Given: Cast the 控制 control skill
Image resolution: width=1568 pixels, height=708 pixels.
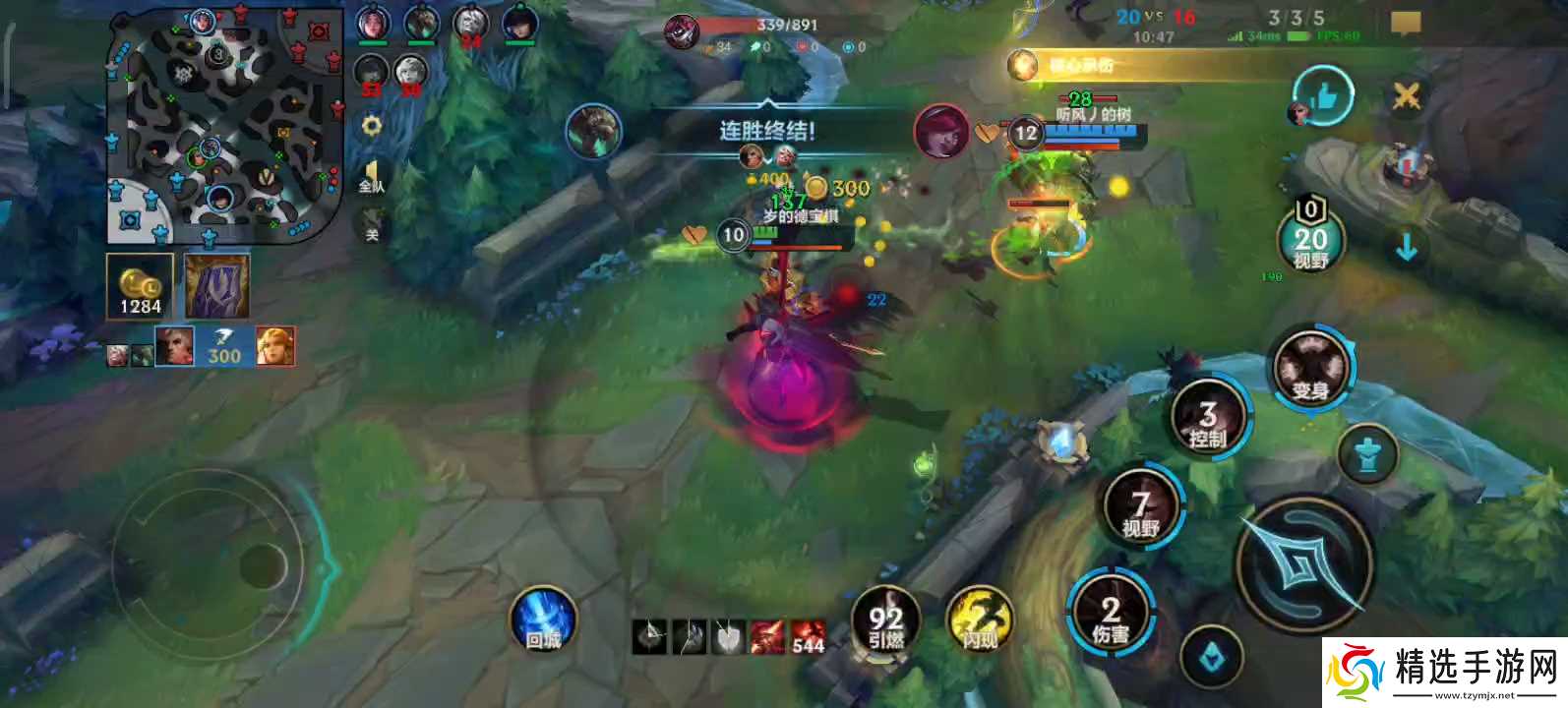Looking at the screenshot, I should click(1208, 418).
